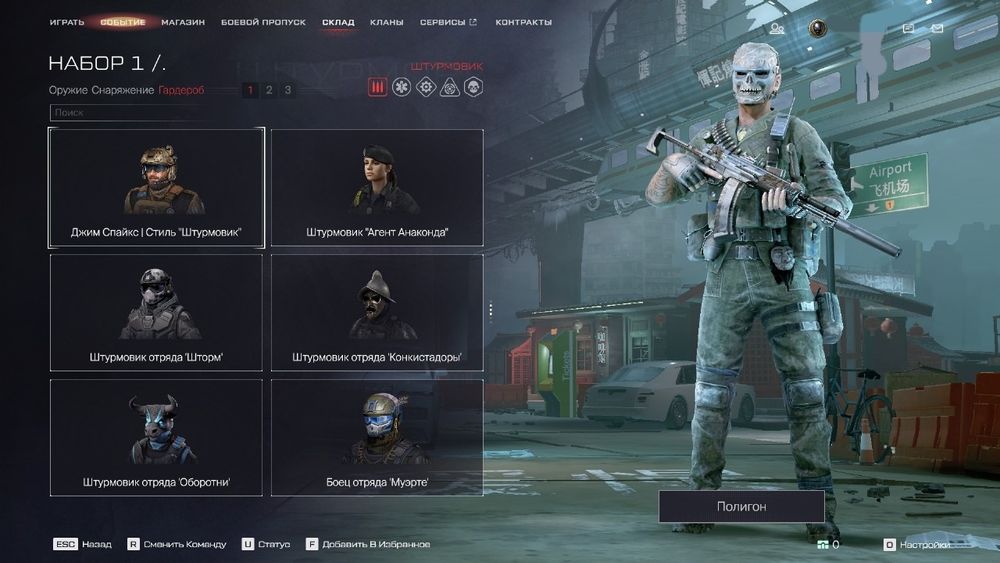Open the Кланы section
This screenshot has width=1000, height=563.
click(x=387, y=22)
